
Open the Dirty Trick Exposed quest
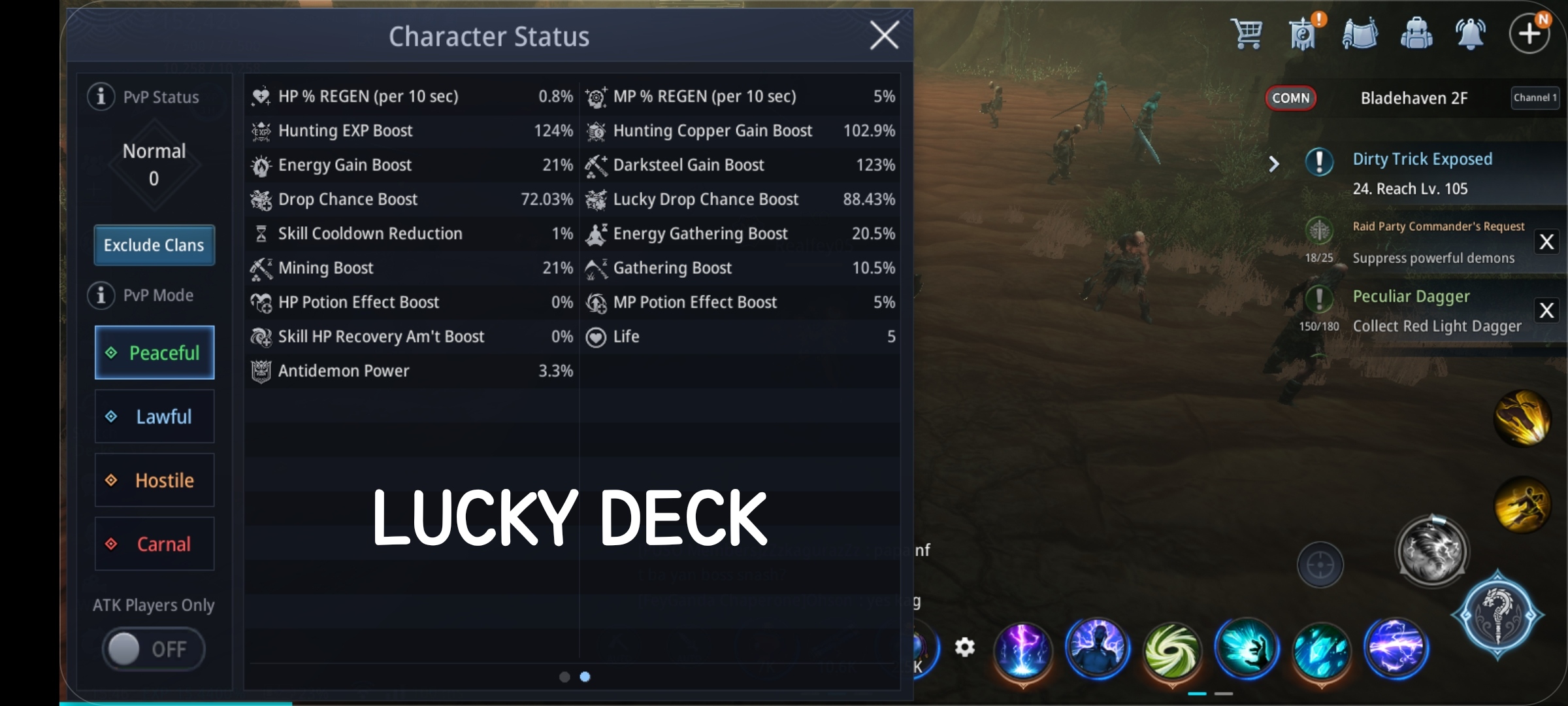1423,159
